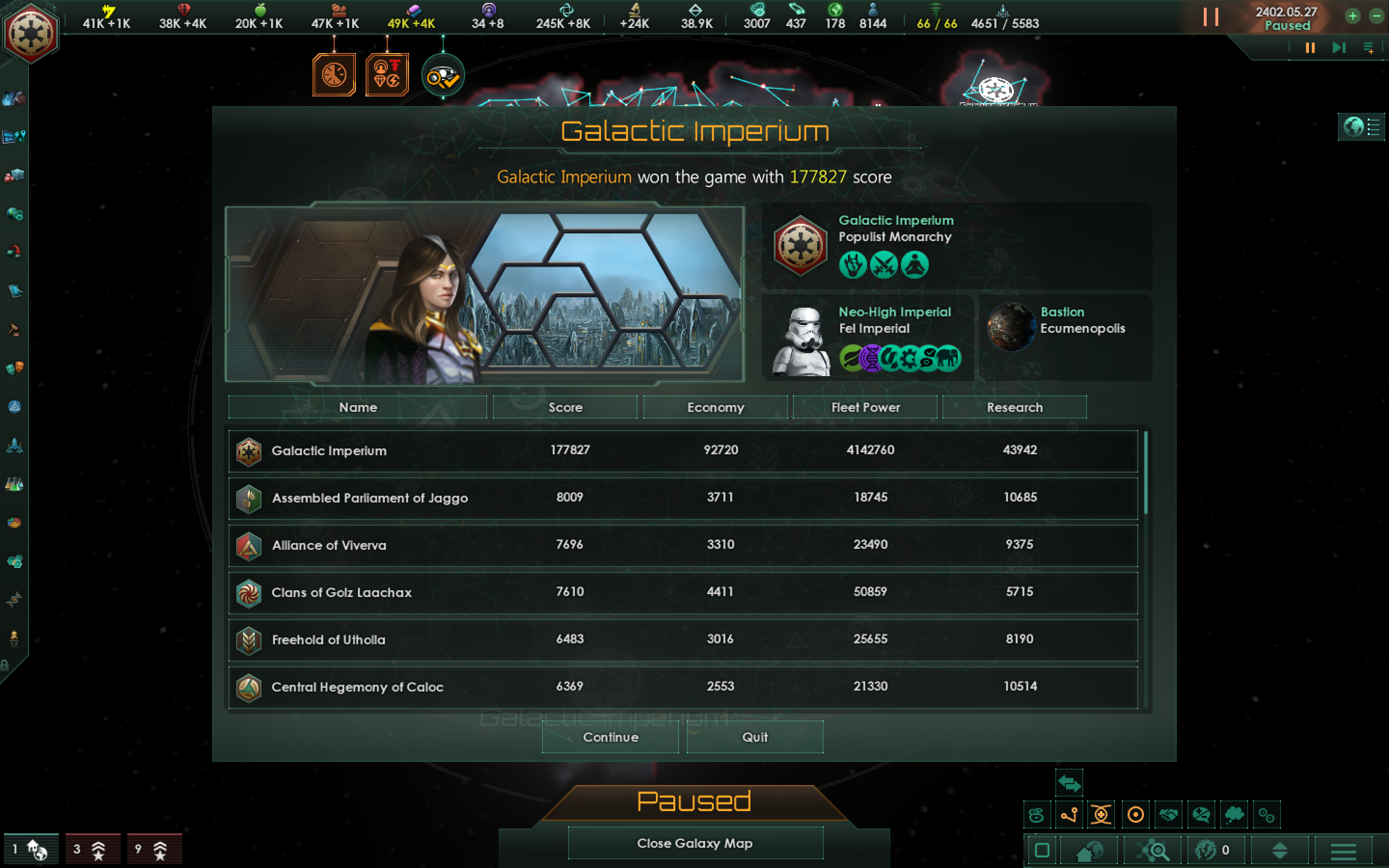Sort empires by the Fleet Power column header
This screenshot has width=1389, height=868.
[866, 407]
